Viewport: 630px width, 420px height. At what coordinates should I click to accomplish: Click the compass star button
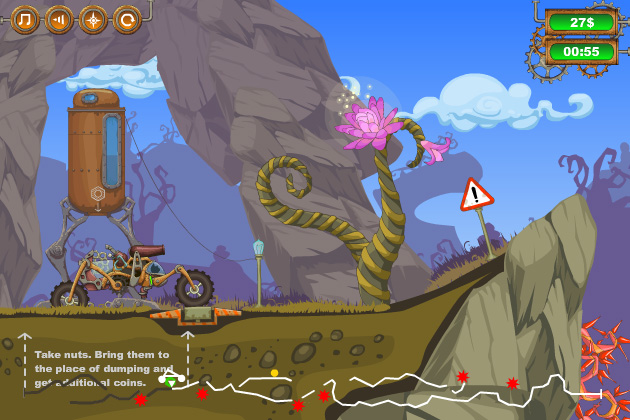93,19
